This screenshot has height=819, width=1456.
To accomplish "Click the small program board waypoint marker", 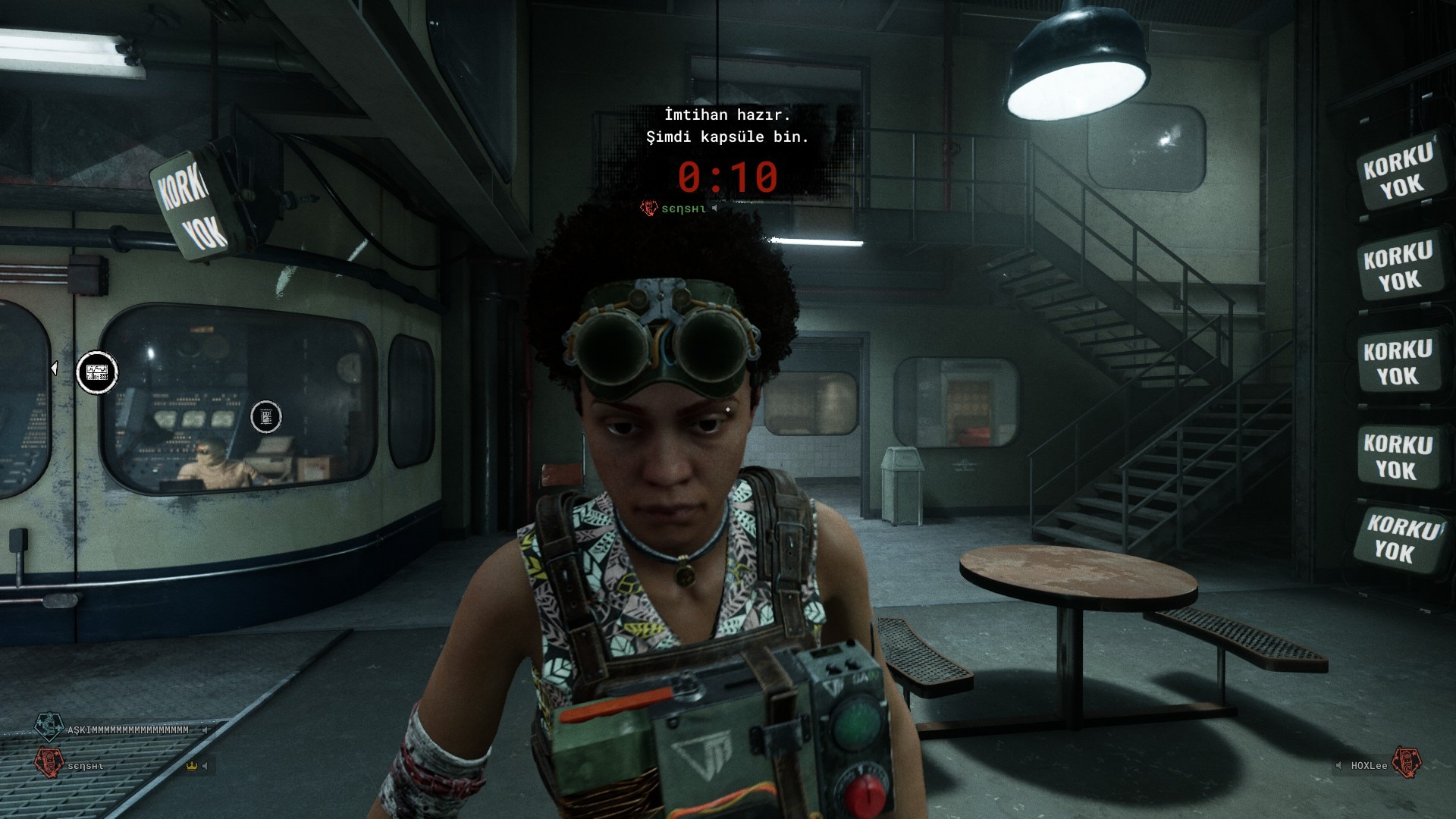I will click(266, 416).
